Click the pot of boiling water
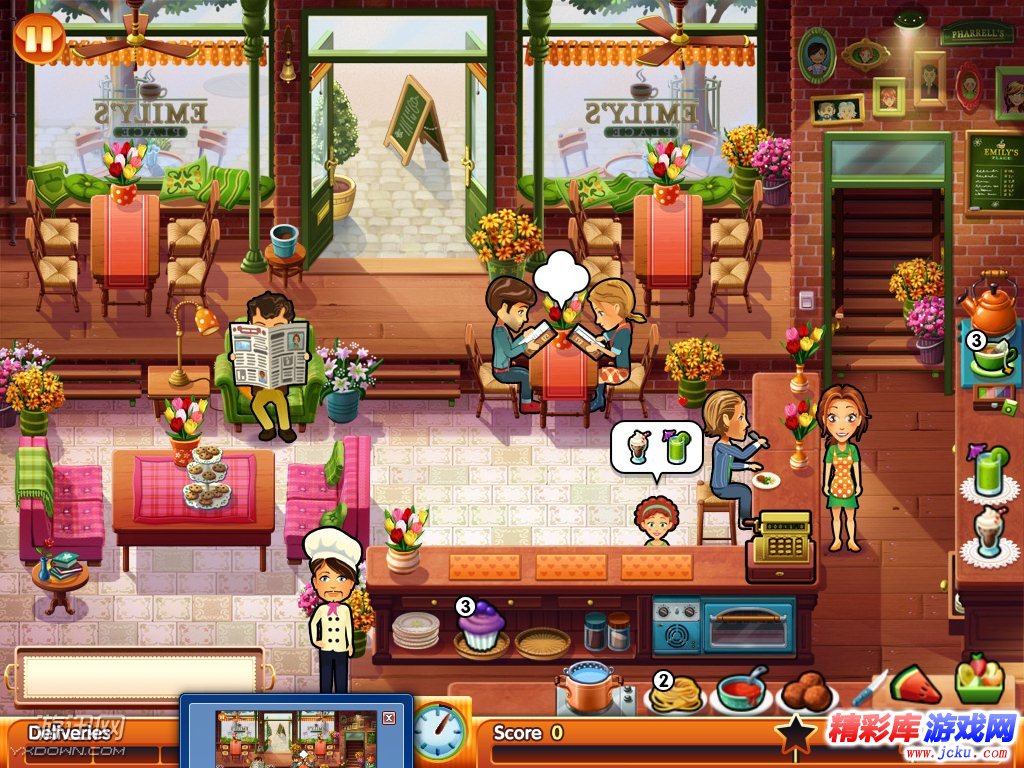The height and width of the screenshot is (768, 1024). coord(592,688)
